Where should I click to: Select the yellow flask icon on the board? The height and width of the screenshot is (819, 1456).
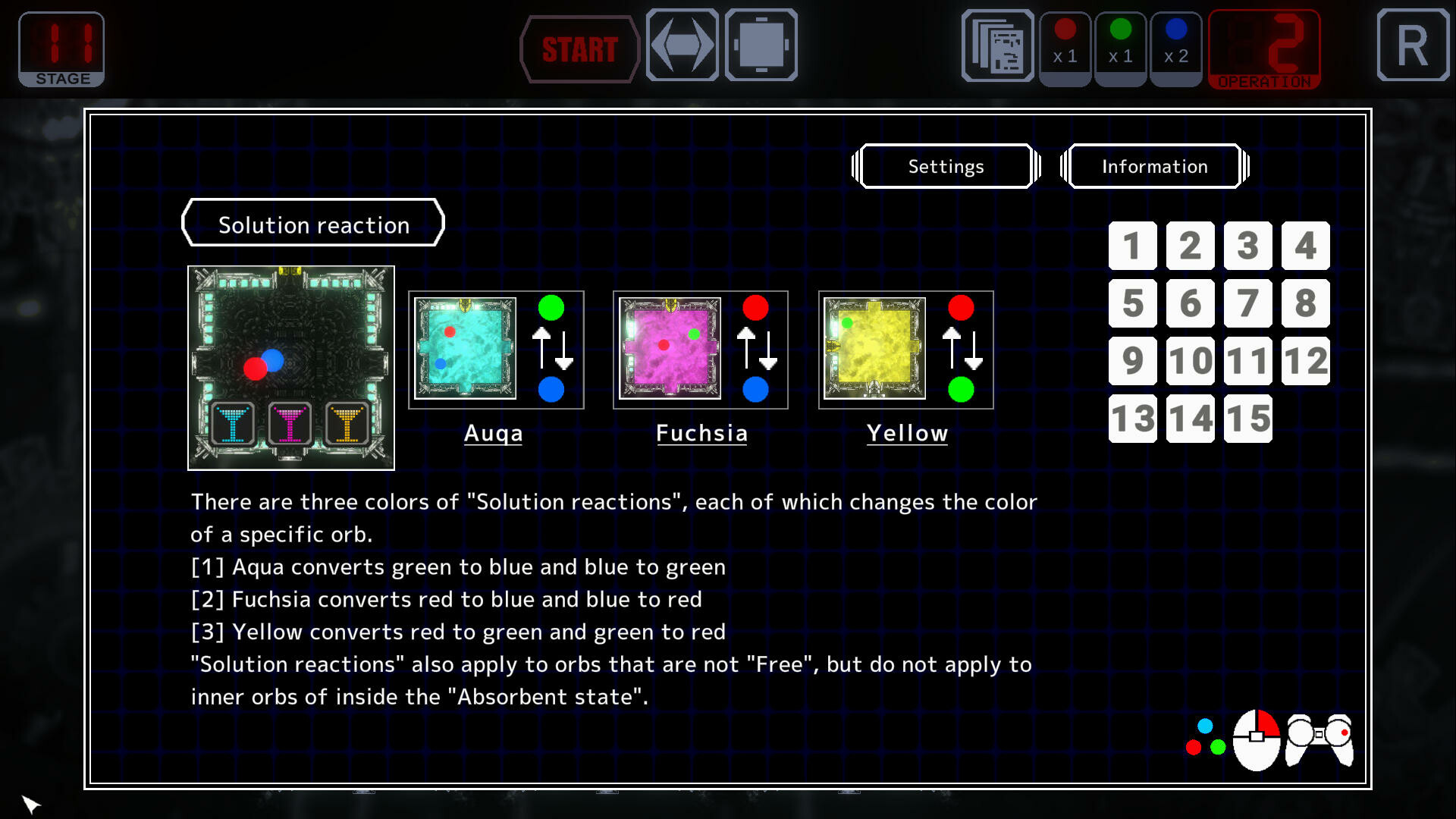[347, 425]
